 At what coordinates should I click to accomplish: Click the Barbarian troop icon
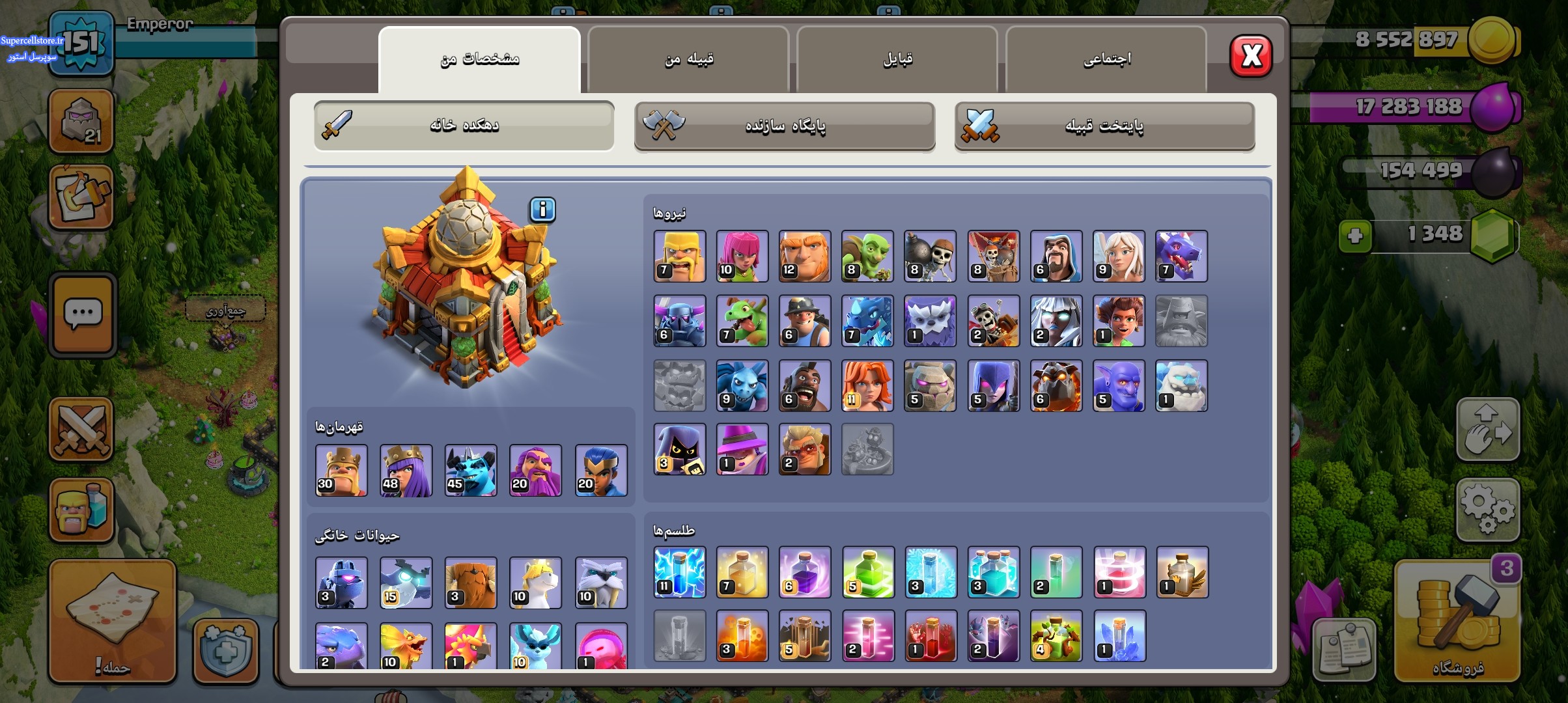point(679,256)
